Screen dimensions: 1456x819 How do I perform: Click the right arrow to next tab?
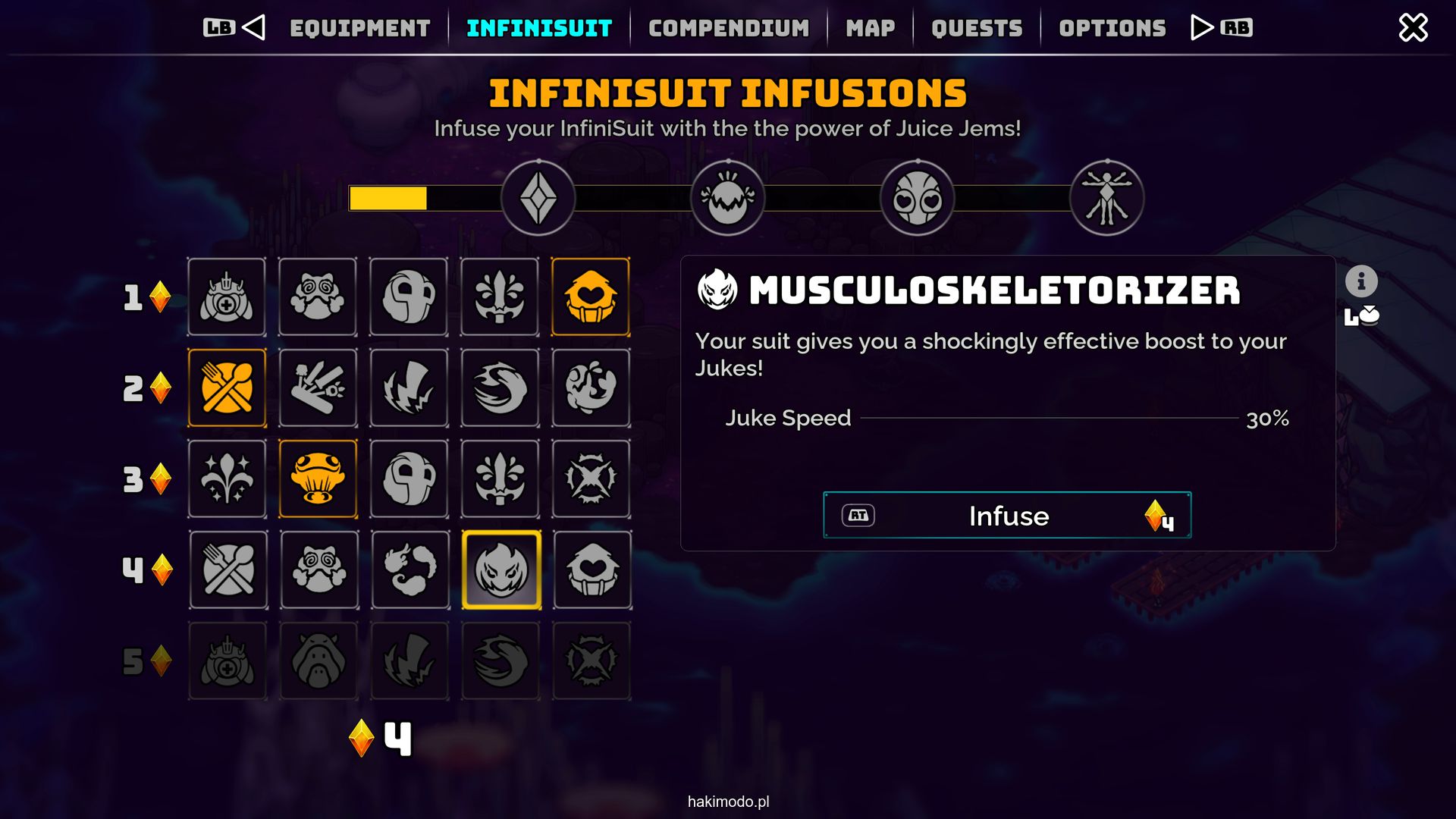1201,28
